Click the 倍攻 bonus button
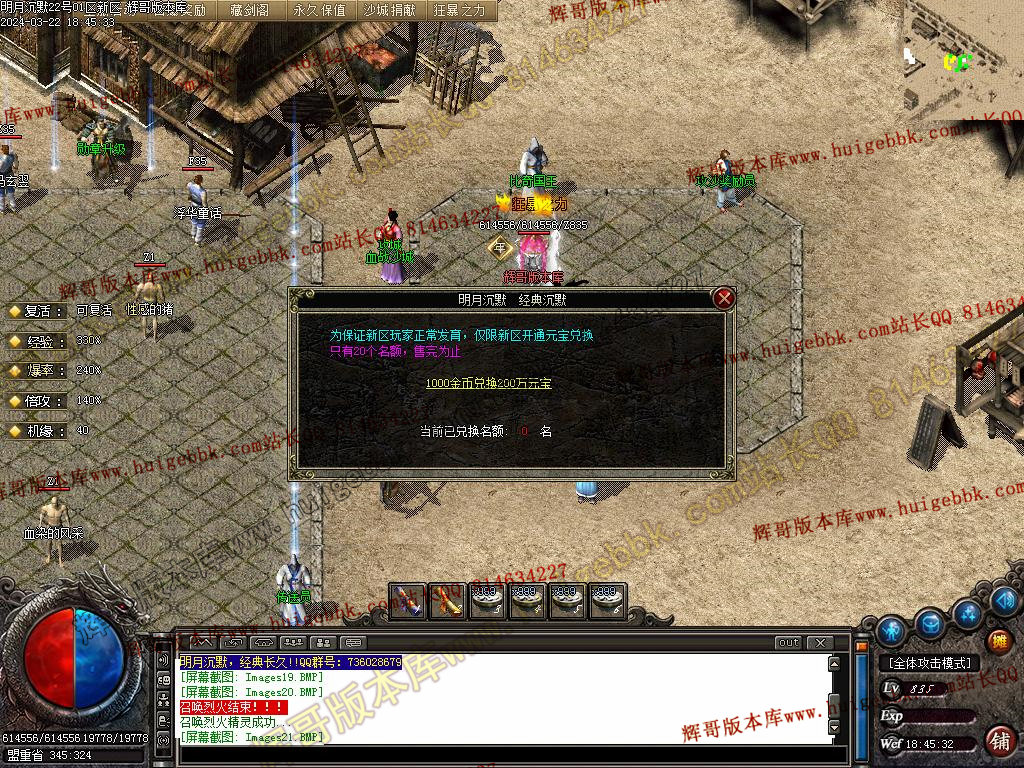Viewport: 1024px width, 768px height. tap(37, 401)
